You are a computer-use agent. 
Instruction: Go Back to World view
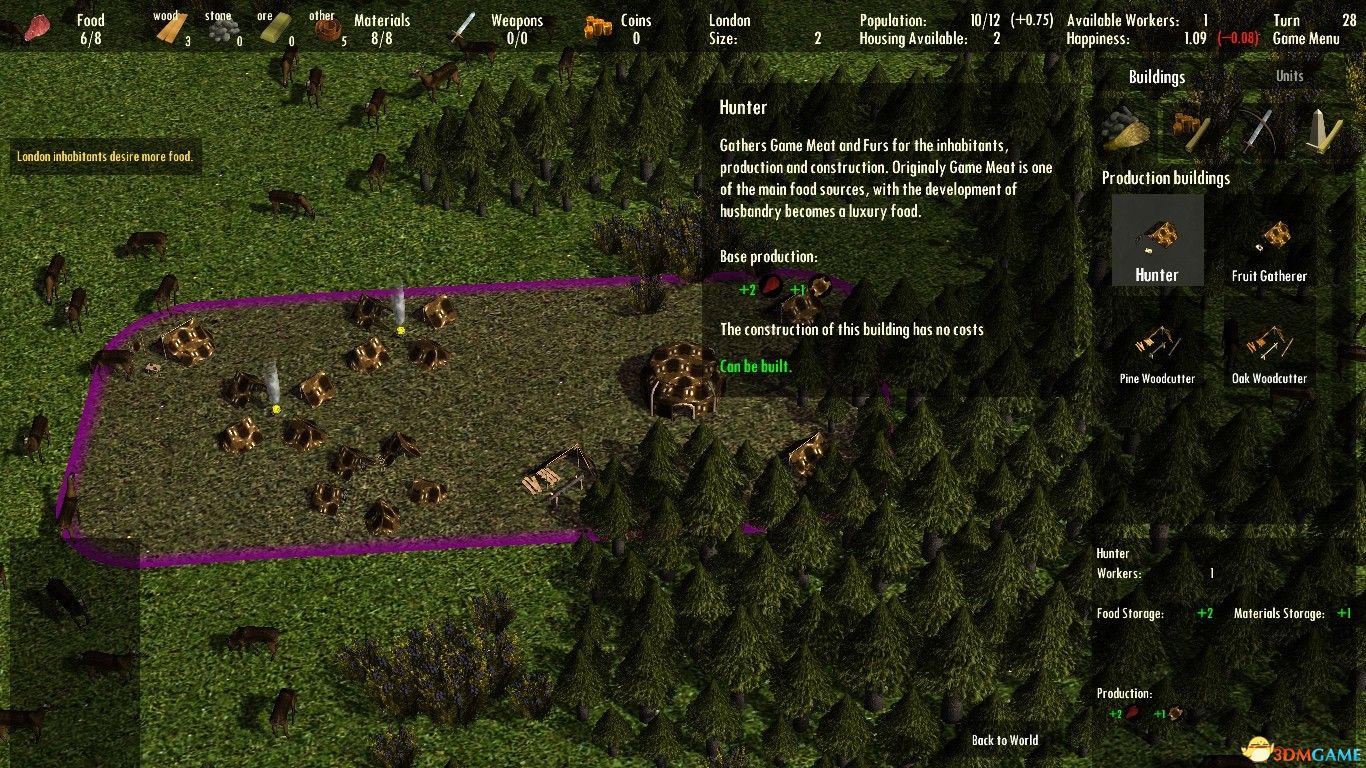tap(1004, 740)
